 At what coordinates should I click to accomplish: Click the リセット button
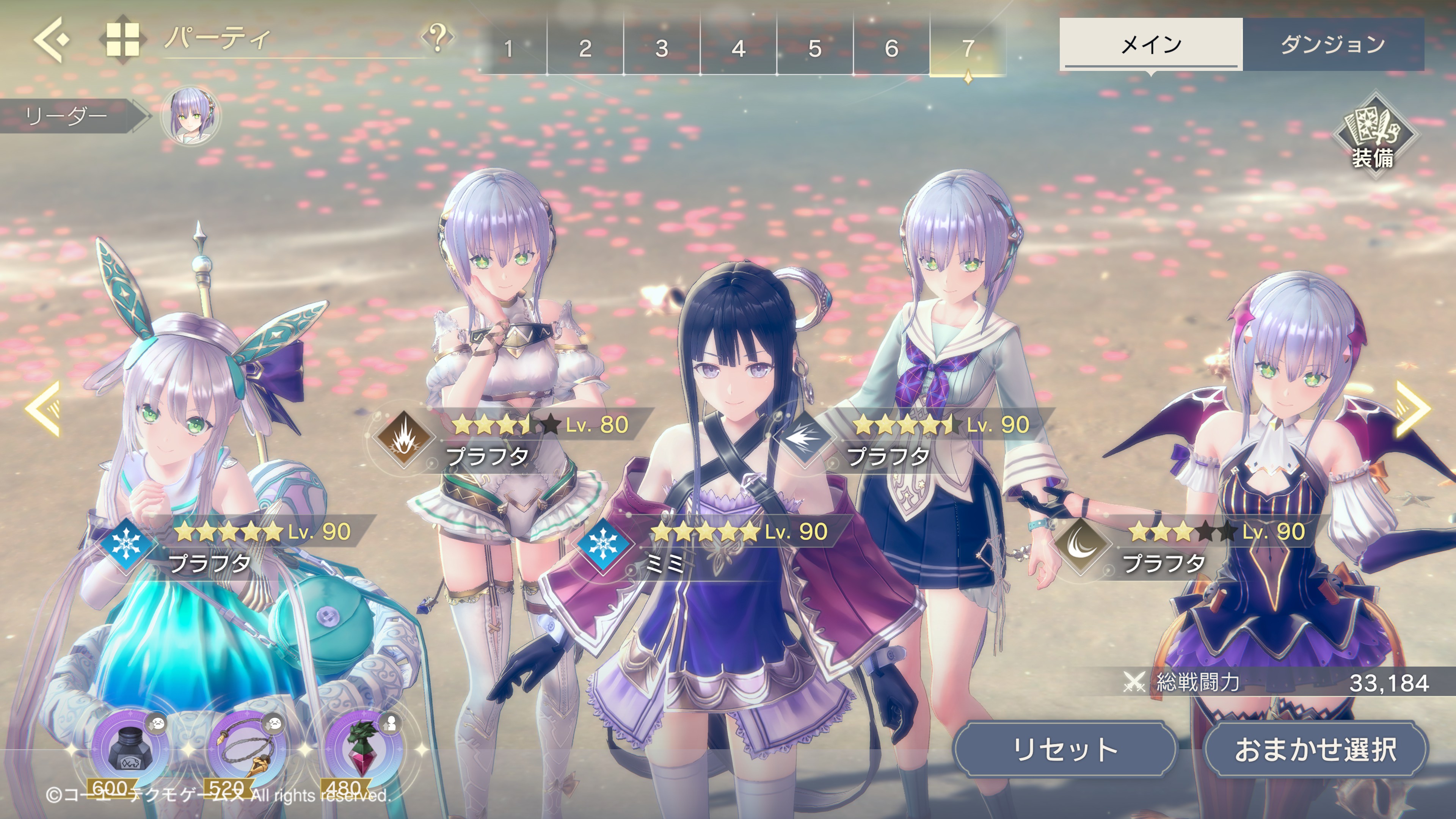pyautogui.click(x=1065, y=750)
